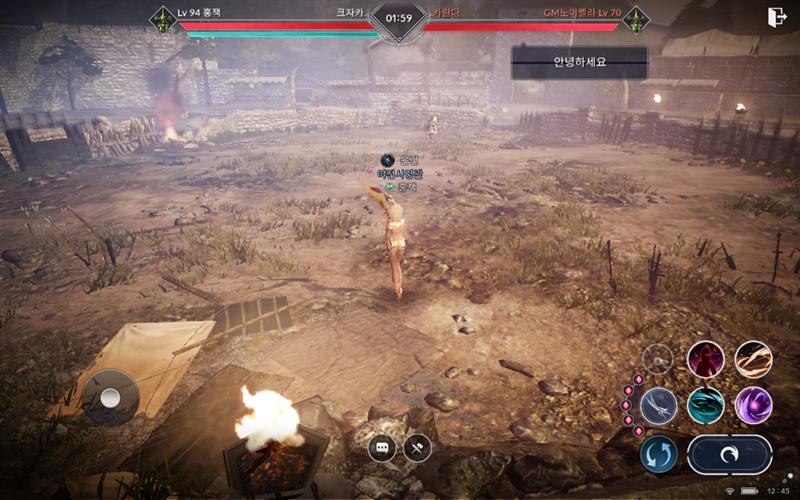
Task: Cast the teal whirlwind skill
Action: pyautogui.click(x=706, y=405)
